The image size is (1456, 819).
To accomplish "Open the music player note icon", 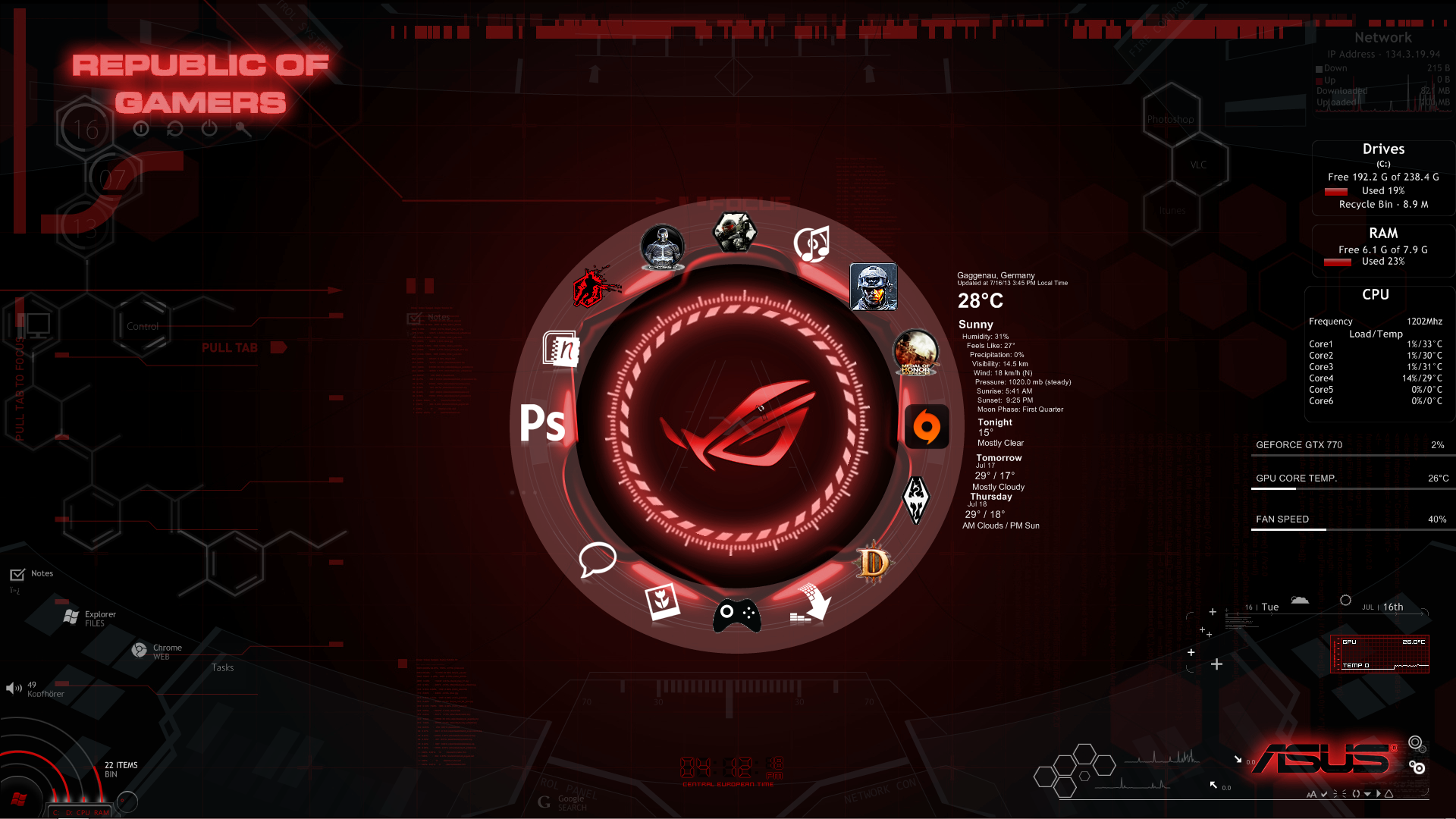I will (811, 245).
